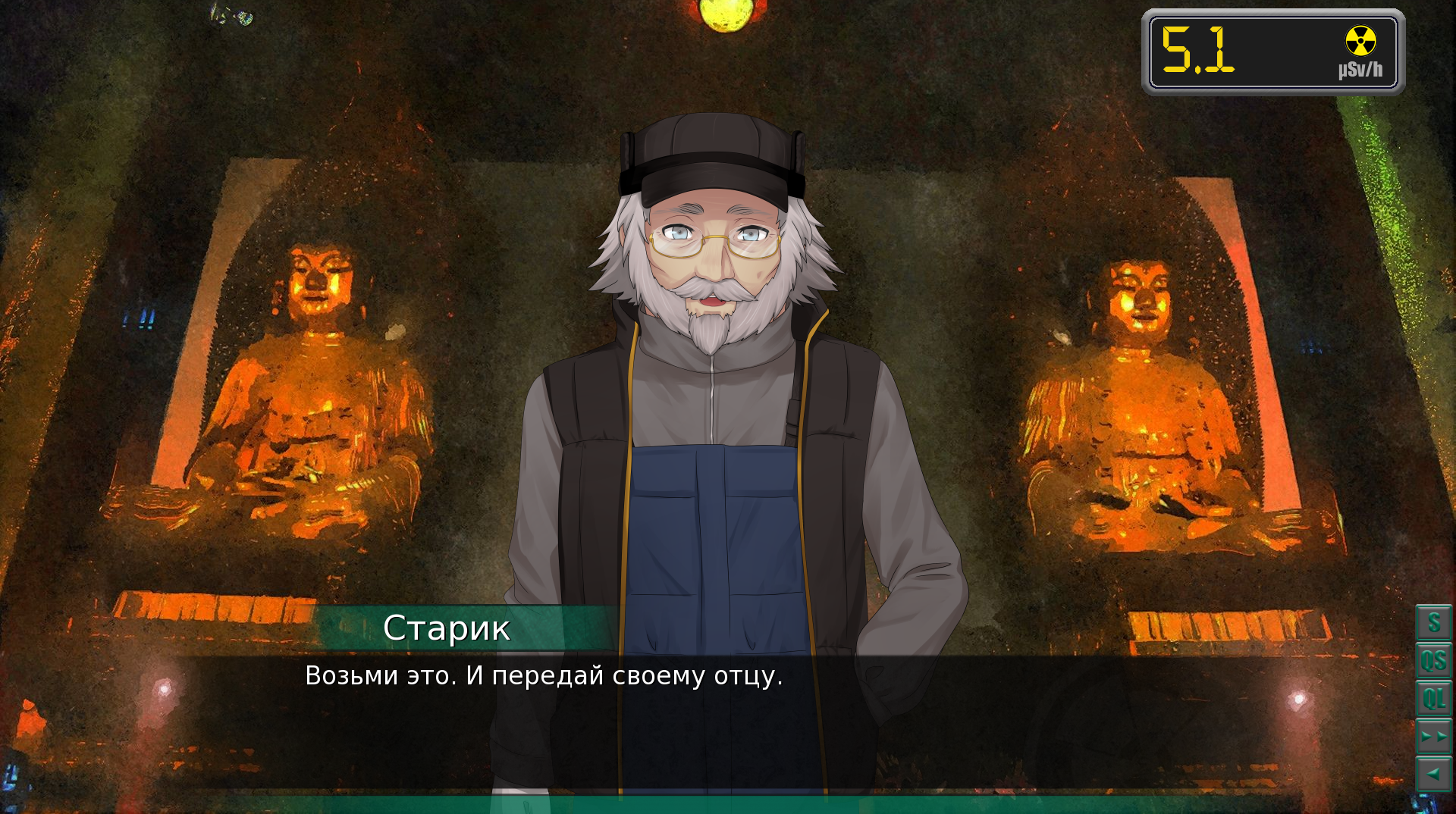This screenshot has width=1456, height=814.
Task: Roll back with the left arrow button
Action: [x=1433, y=775]
